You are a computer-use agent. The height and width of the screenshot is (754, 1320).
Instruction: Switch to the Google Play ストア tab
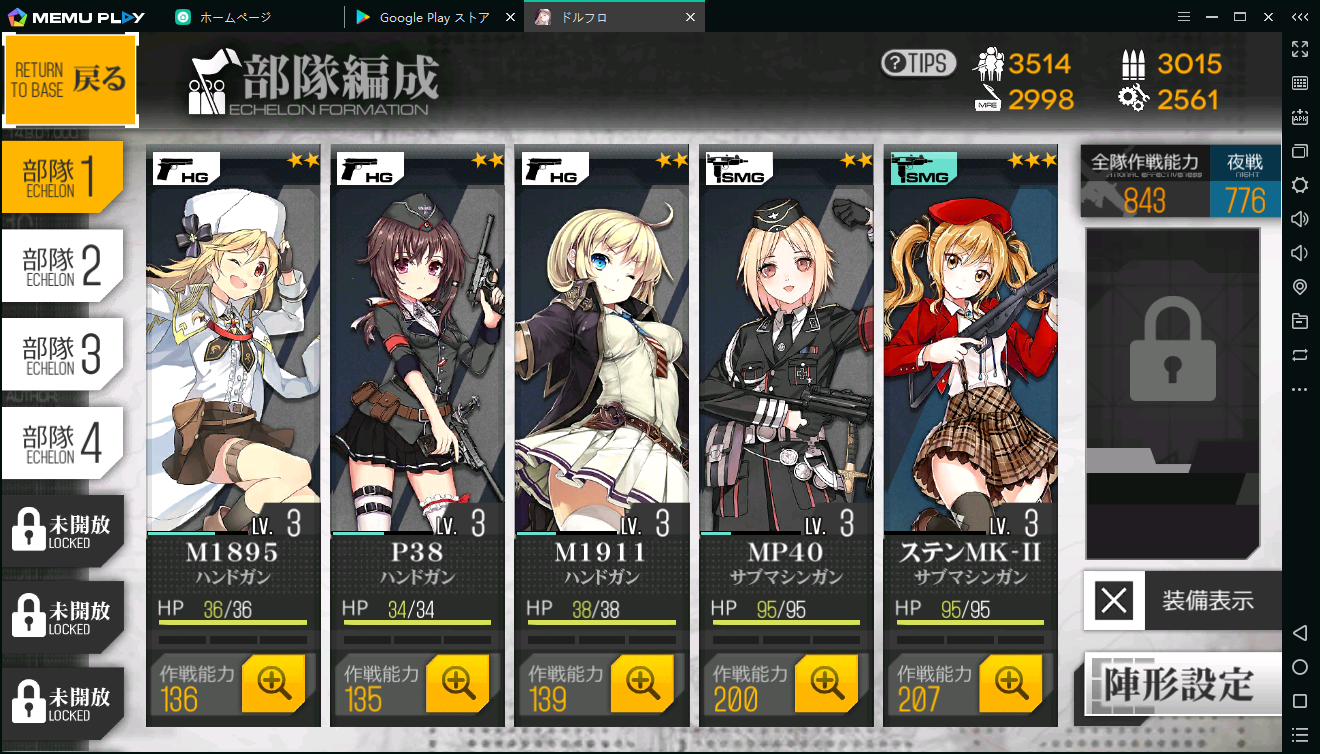pyautogui.click(x=430, y=17)
